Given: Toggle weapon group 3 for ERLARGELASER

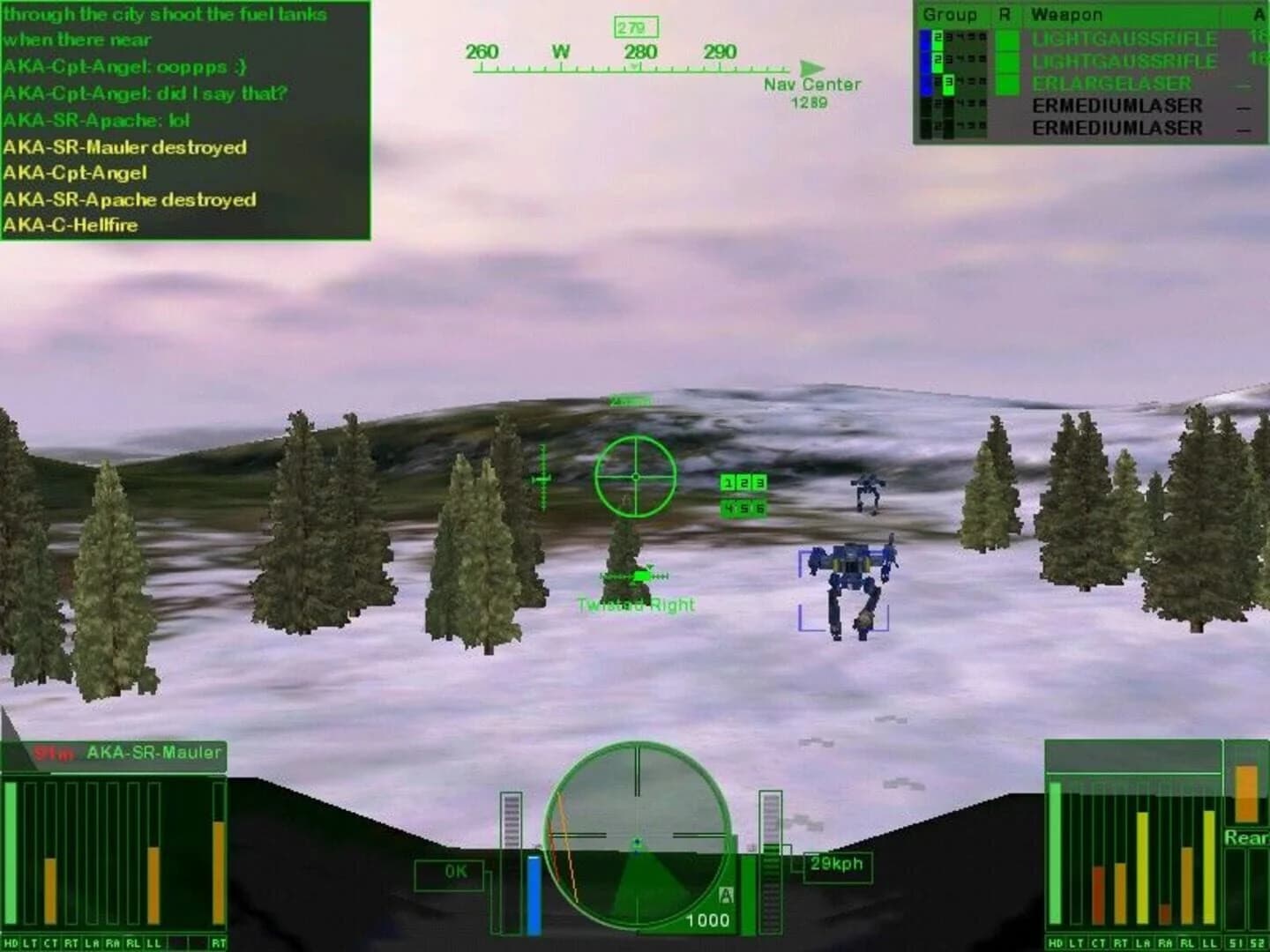Looking at the screenshot, I should (948, 85).
